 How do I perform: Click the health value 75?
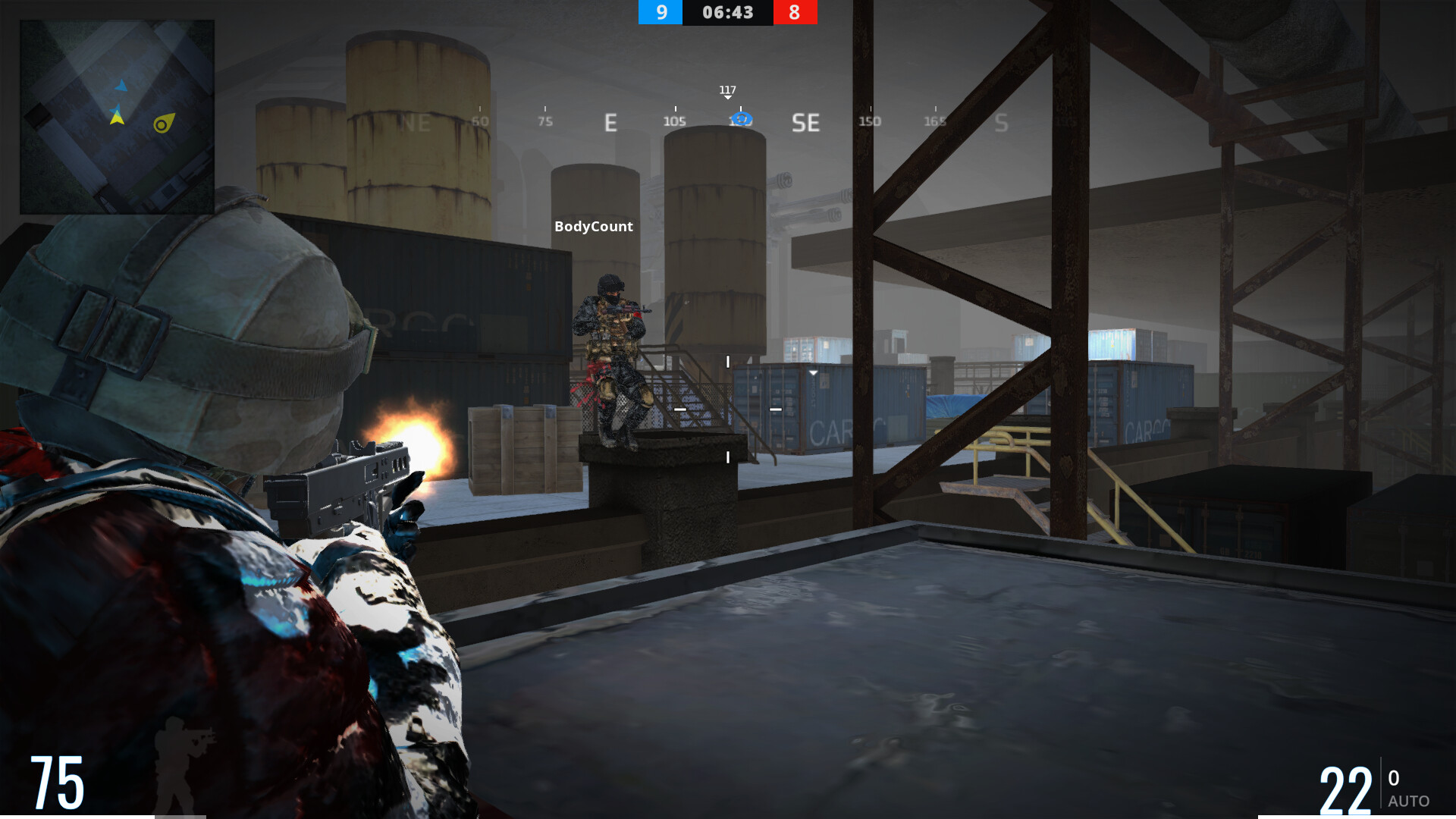57,781
